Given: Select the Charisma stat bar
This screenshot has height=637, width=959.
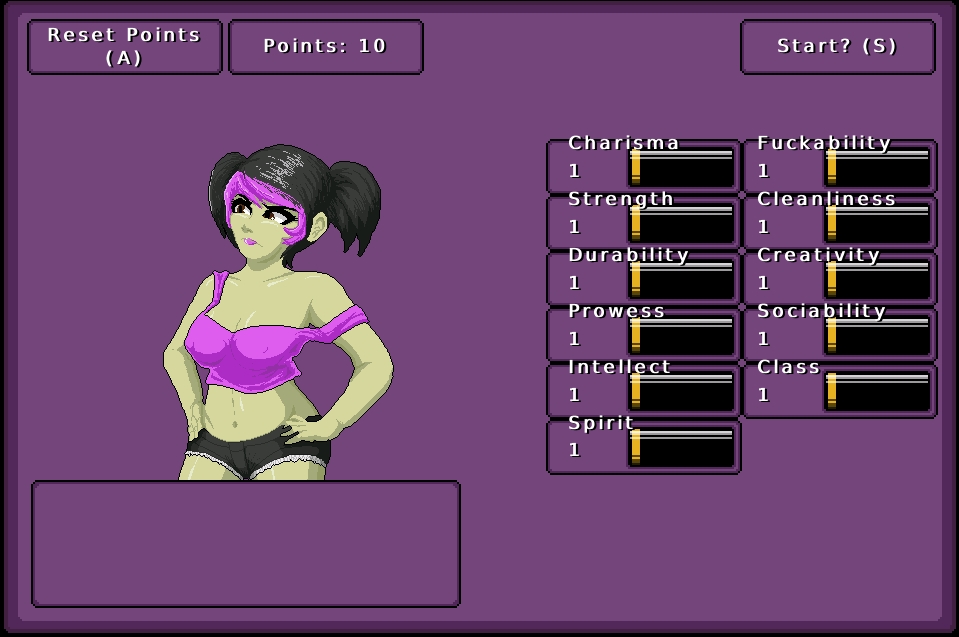Looking at the screenshot, I should point(682,168).
